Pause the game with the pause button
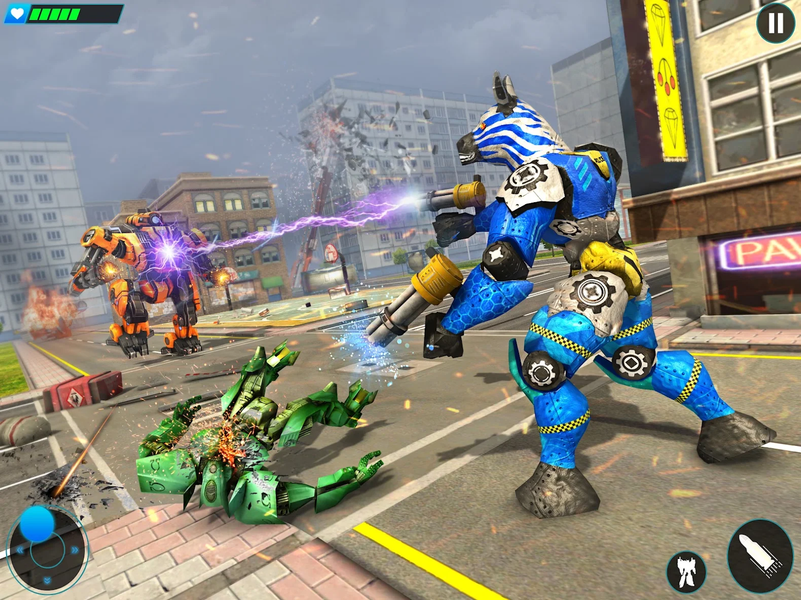 click(775, 23)
